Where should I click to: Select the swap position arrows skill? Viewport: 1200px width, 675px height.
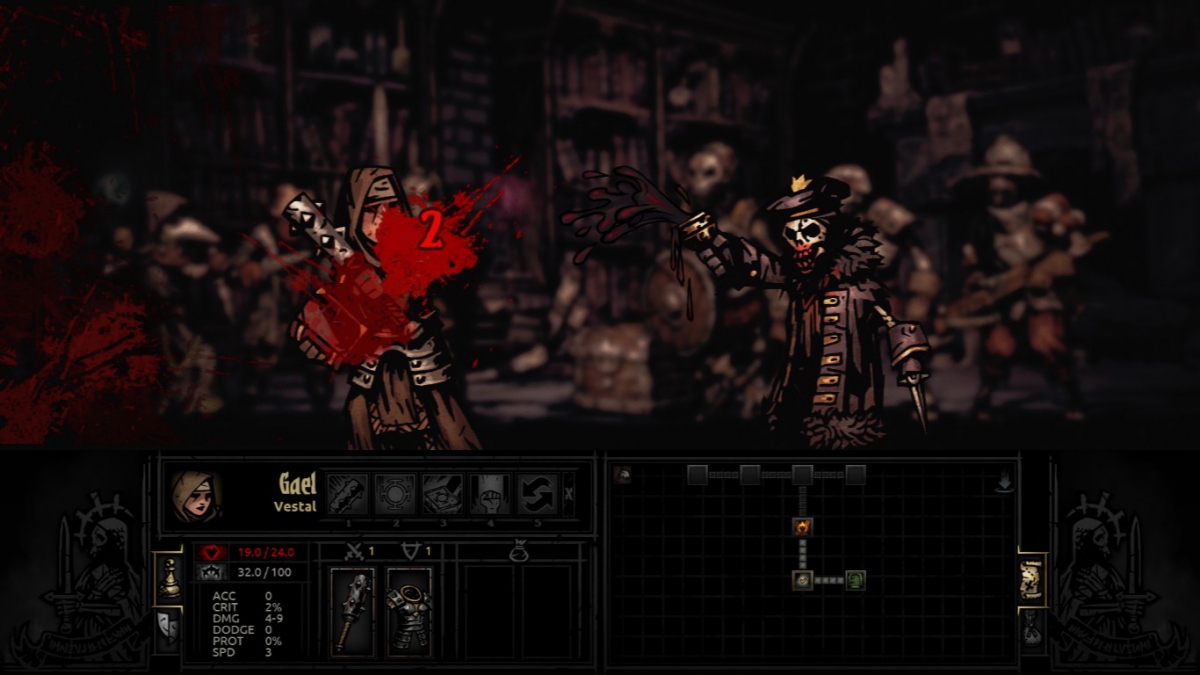click(x=537, y=494)
